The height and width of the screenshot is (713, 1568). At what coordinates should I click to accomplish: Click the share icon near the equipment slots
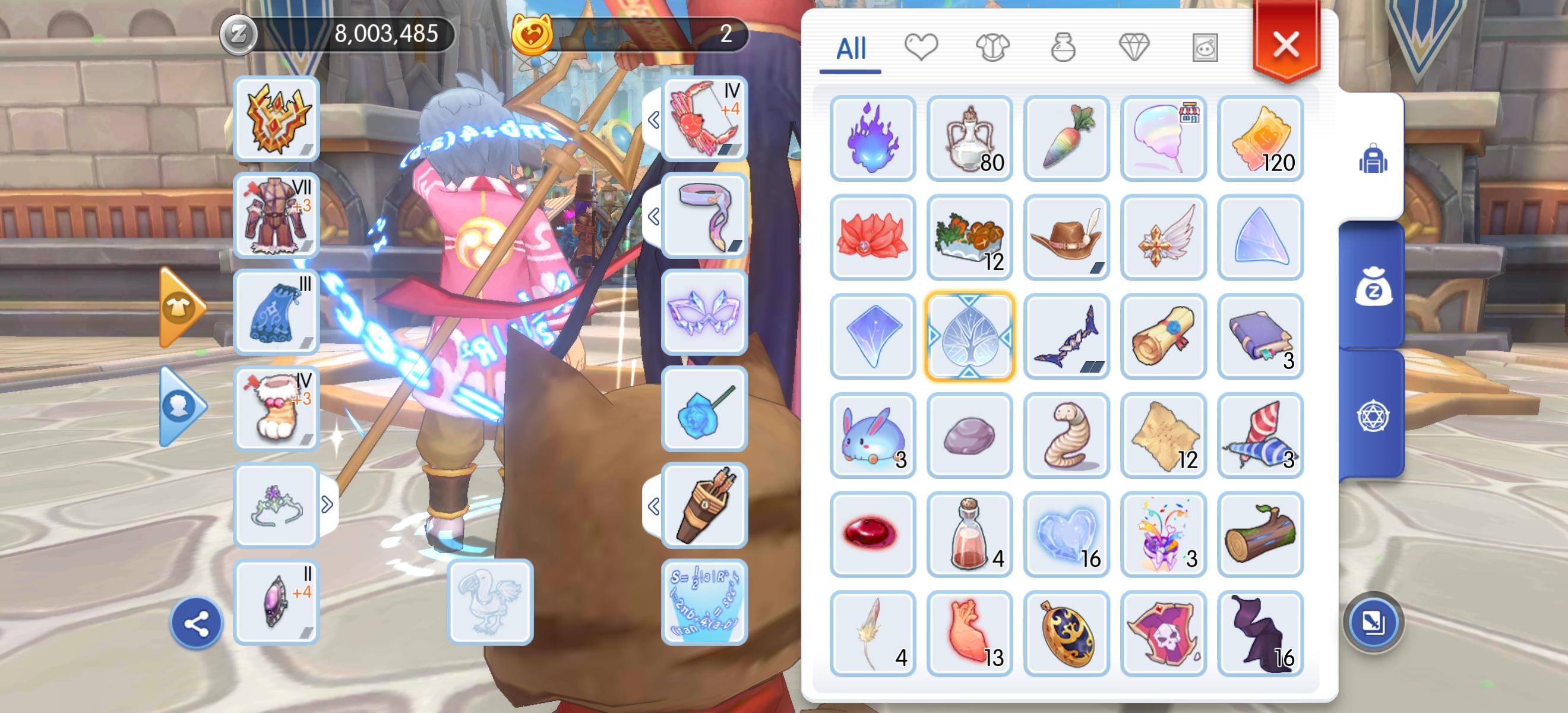click(196, 622)
